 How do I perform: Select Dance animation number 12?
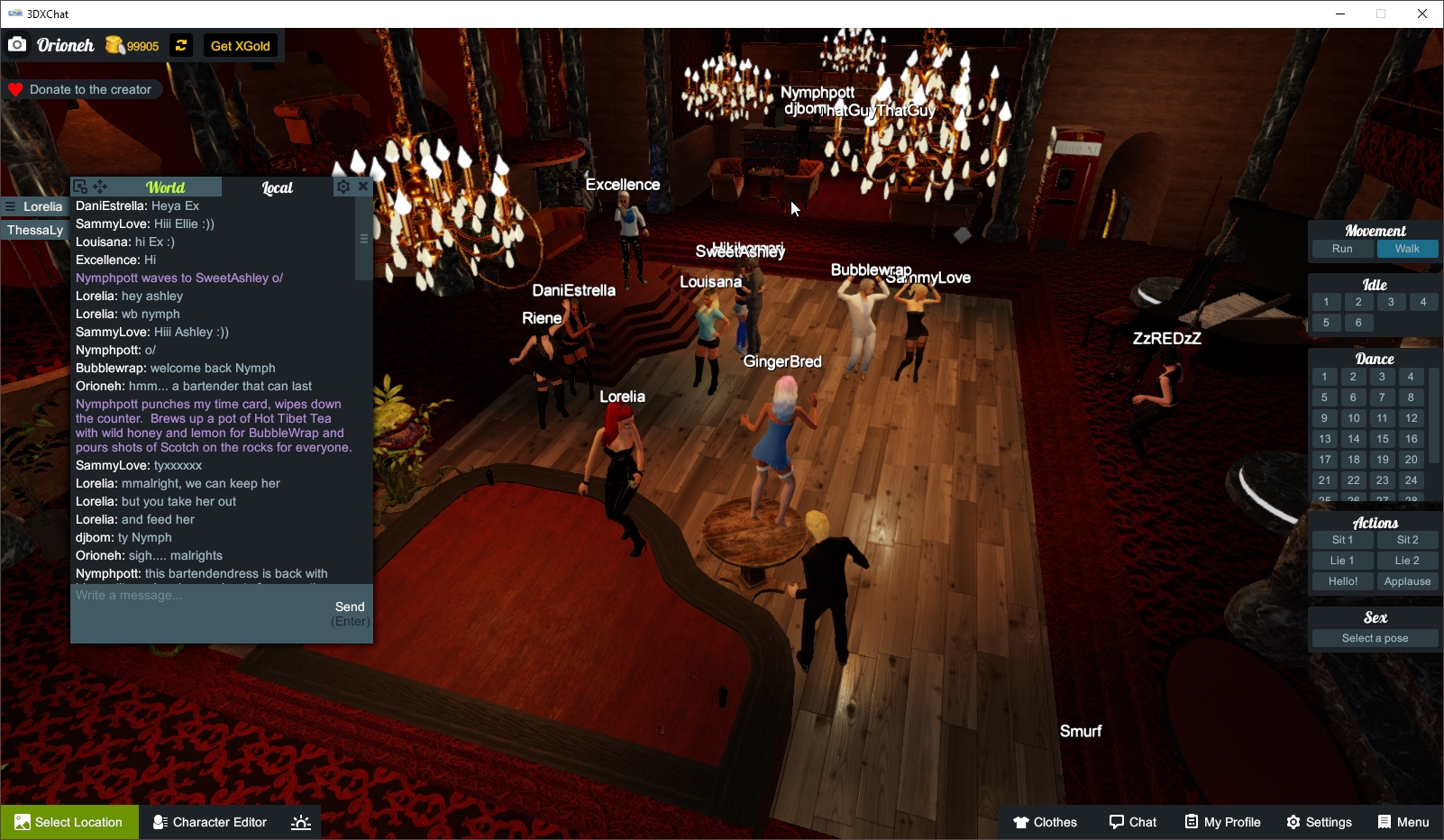tap(1411, 417)
